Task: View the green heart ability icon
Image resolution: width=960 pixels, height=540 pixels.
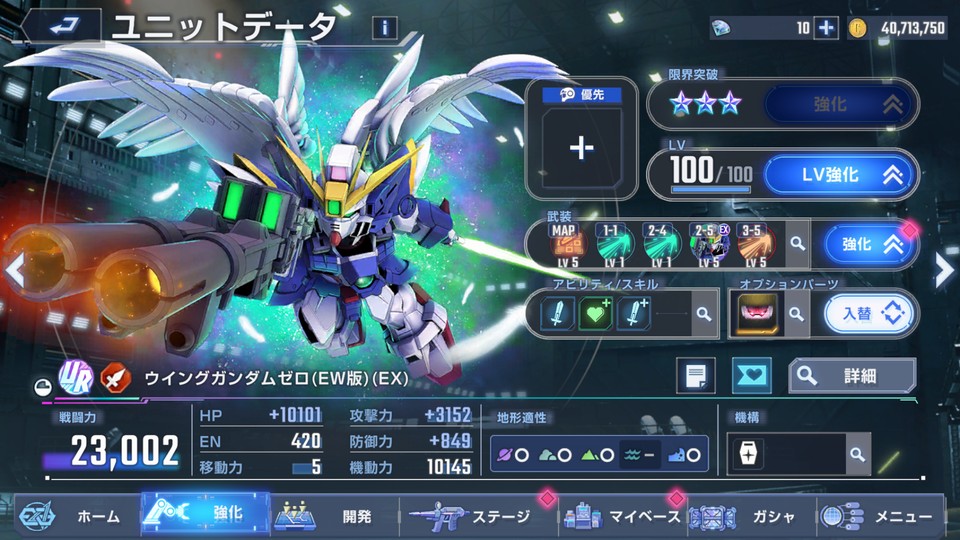Action: point(595,314)
